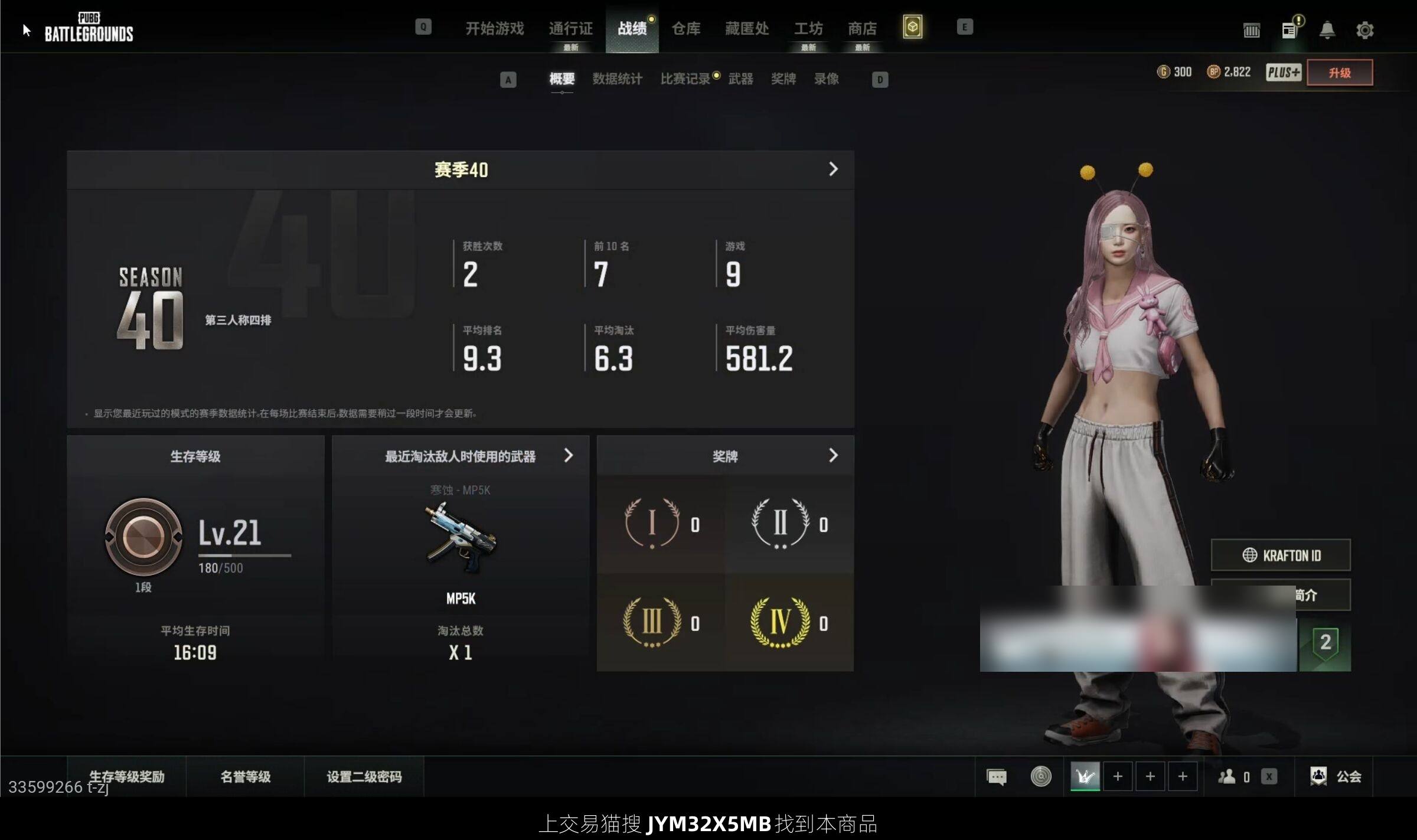View the 录像 replays sub-tab
Screen dimensions: 1417x840
pos(826,79)
